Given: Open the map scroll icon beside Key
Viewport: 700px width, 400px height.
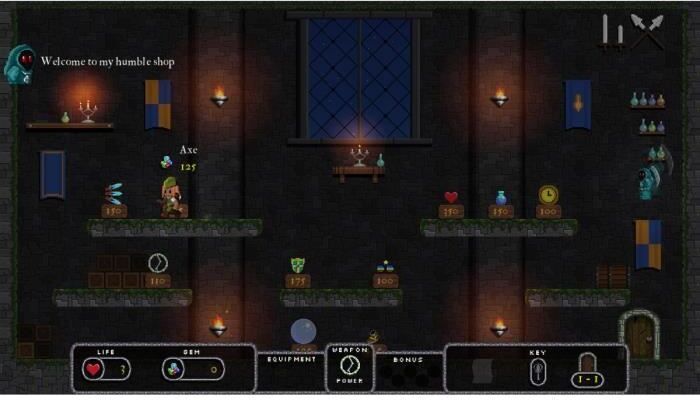Looking at the screenshot, I should tap(483, 369).
